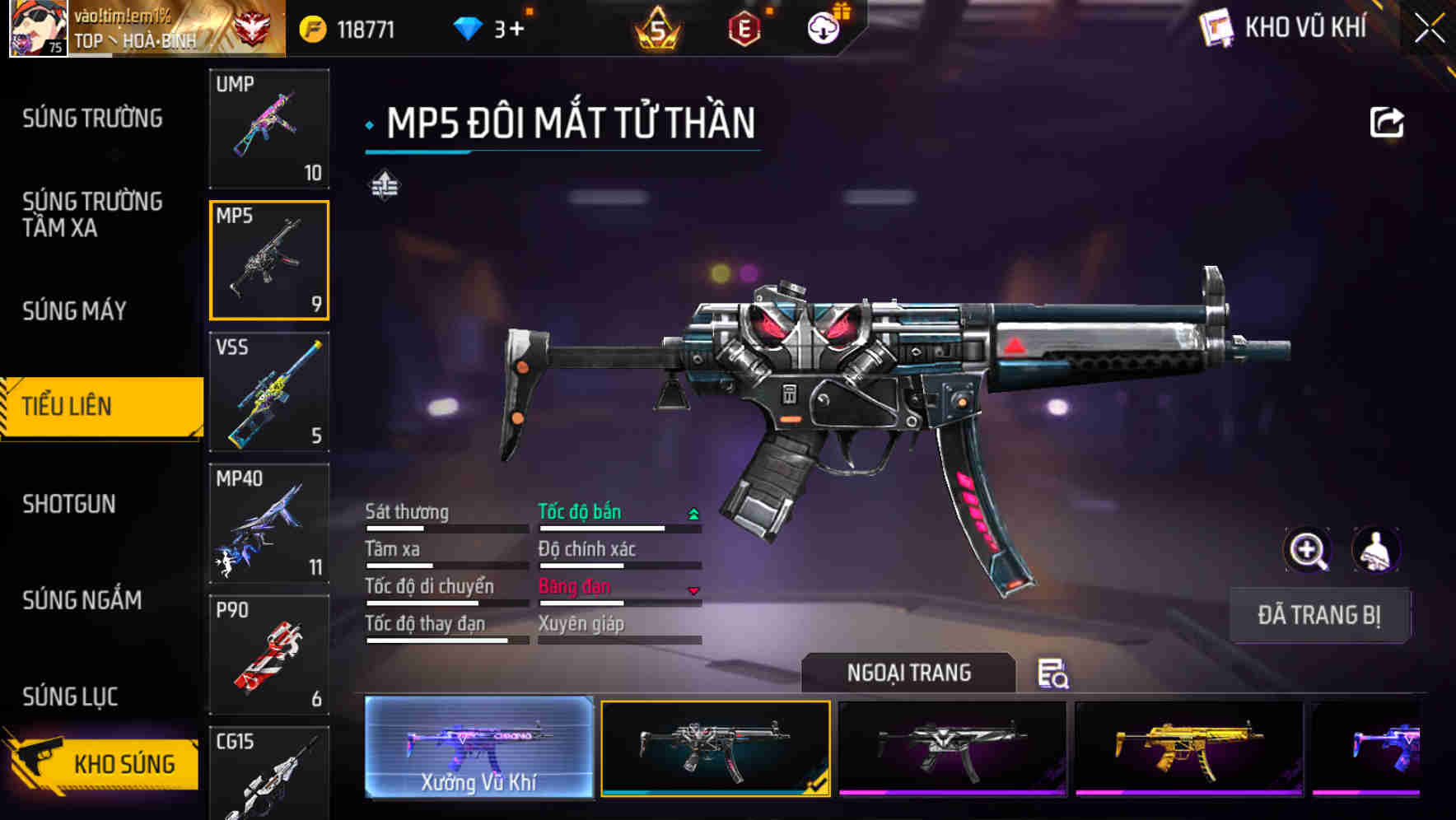Image resolution: width=1456 pixels, height=820 pixels.
Task: Select the MP40 weapon tile
Action: (x=269, y=524)
